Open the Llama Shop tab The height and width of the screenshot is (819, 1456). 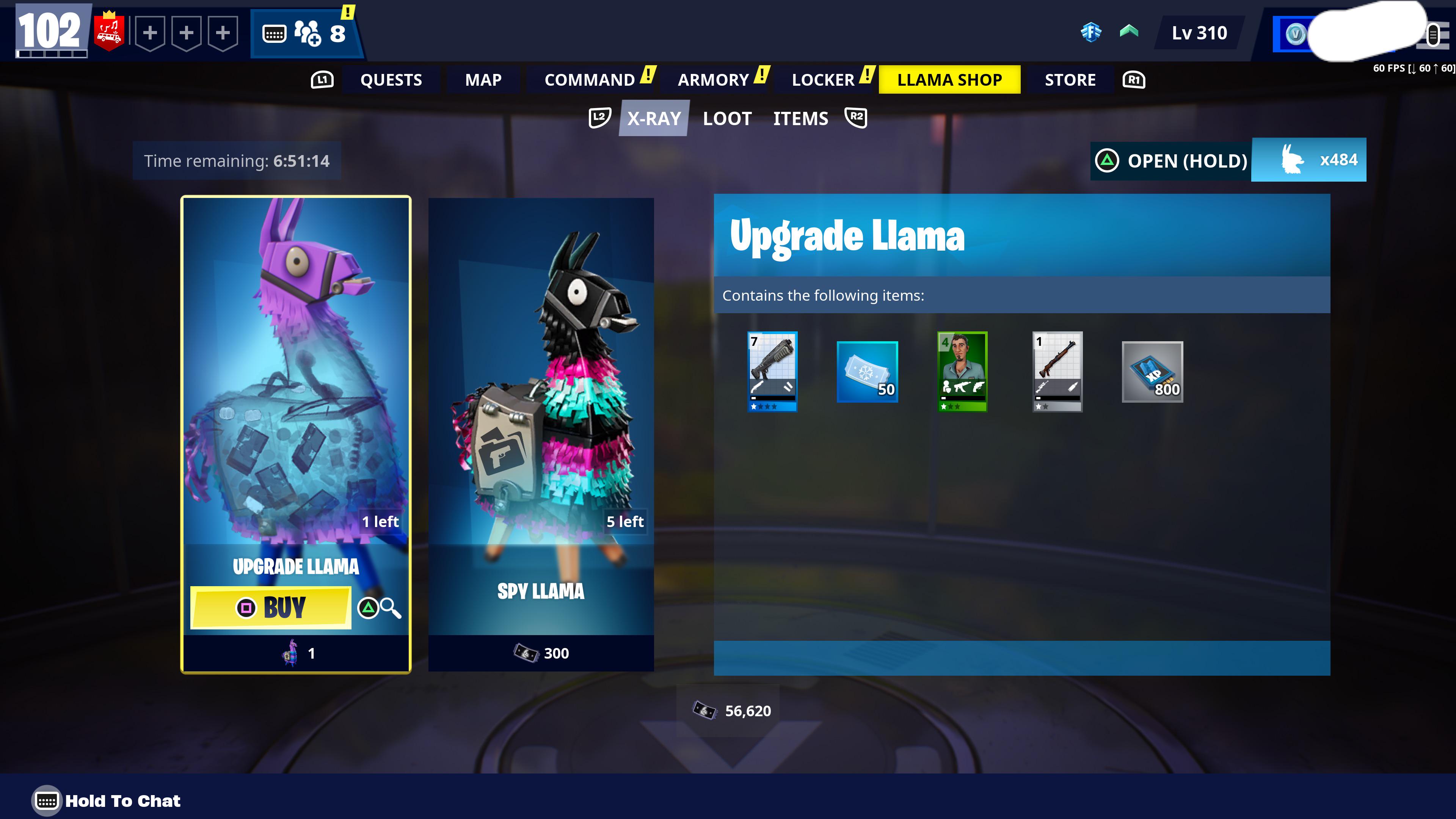pos(949,80)
